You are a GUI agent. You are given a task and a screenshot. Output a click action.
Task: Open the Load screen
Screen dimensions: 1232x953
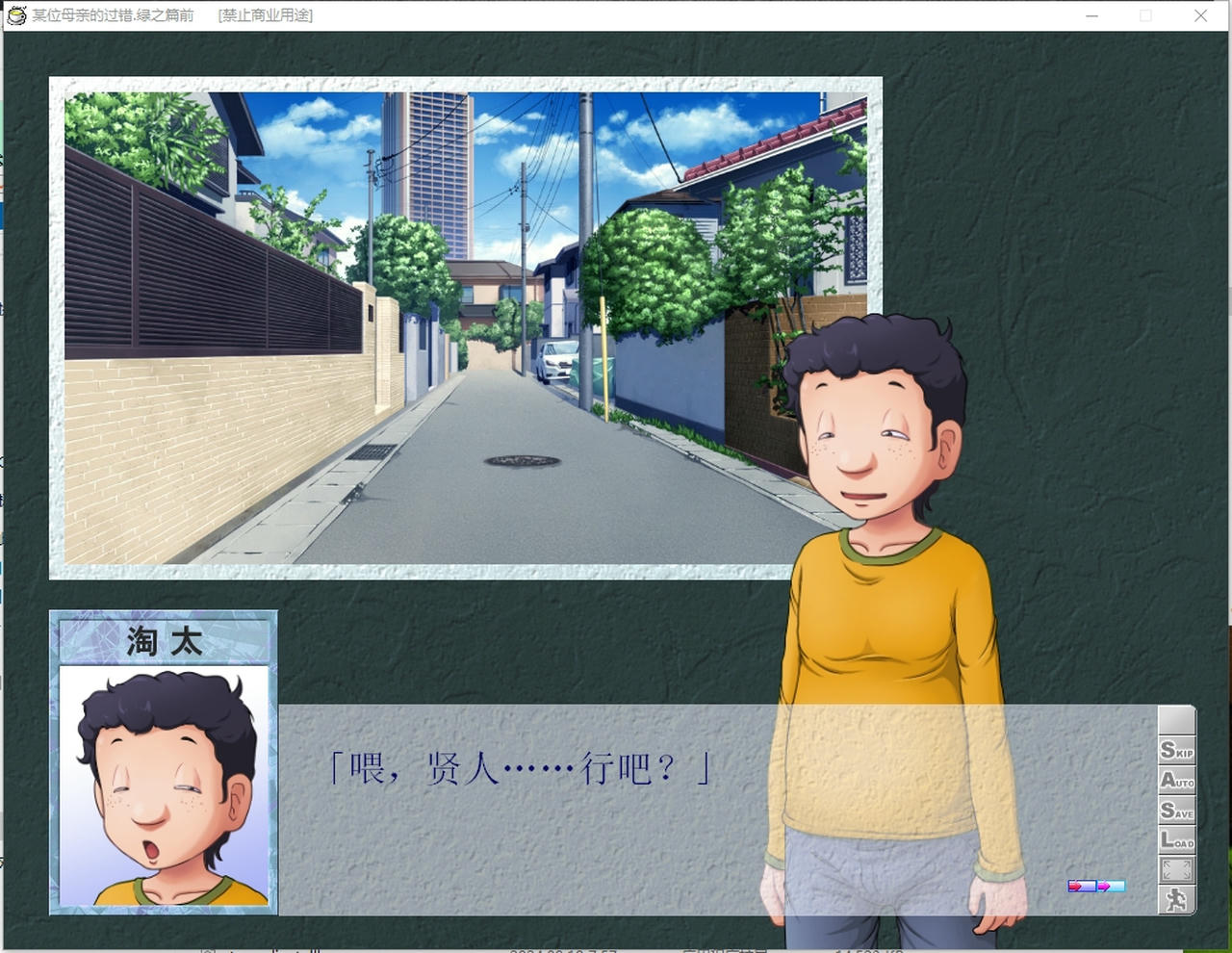(x=1176, y=839)
